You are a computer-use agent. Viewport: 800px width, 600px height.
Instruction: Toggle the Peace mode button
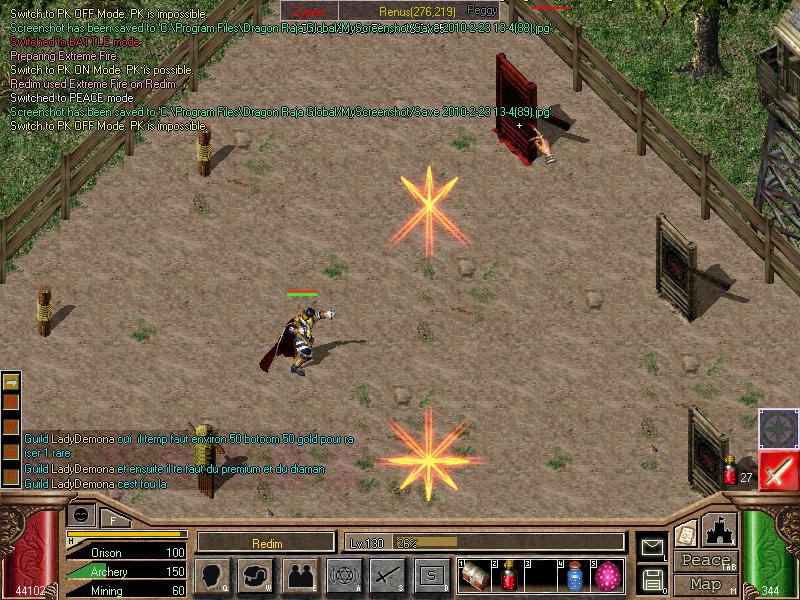705,561
